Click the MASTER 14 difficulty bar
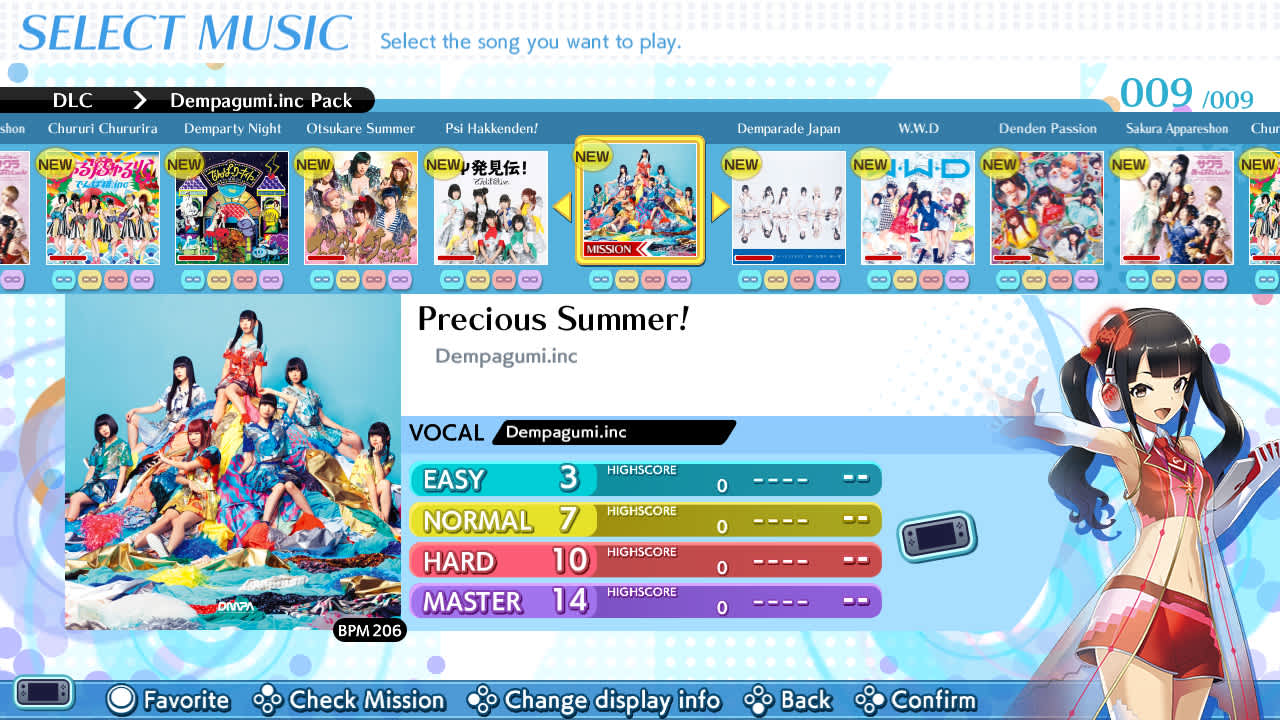Screen dimensions: 1280x720 pyautogui.click(x=646, y=600)
